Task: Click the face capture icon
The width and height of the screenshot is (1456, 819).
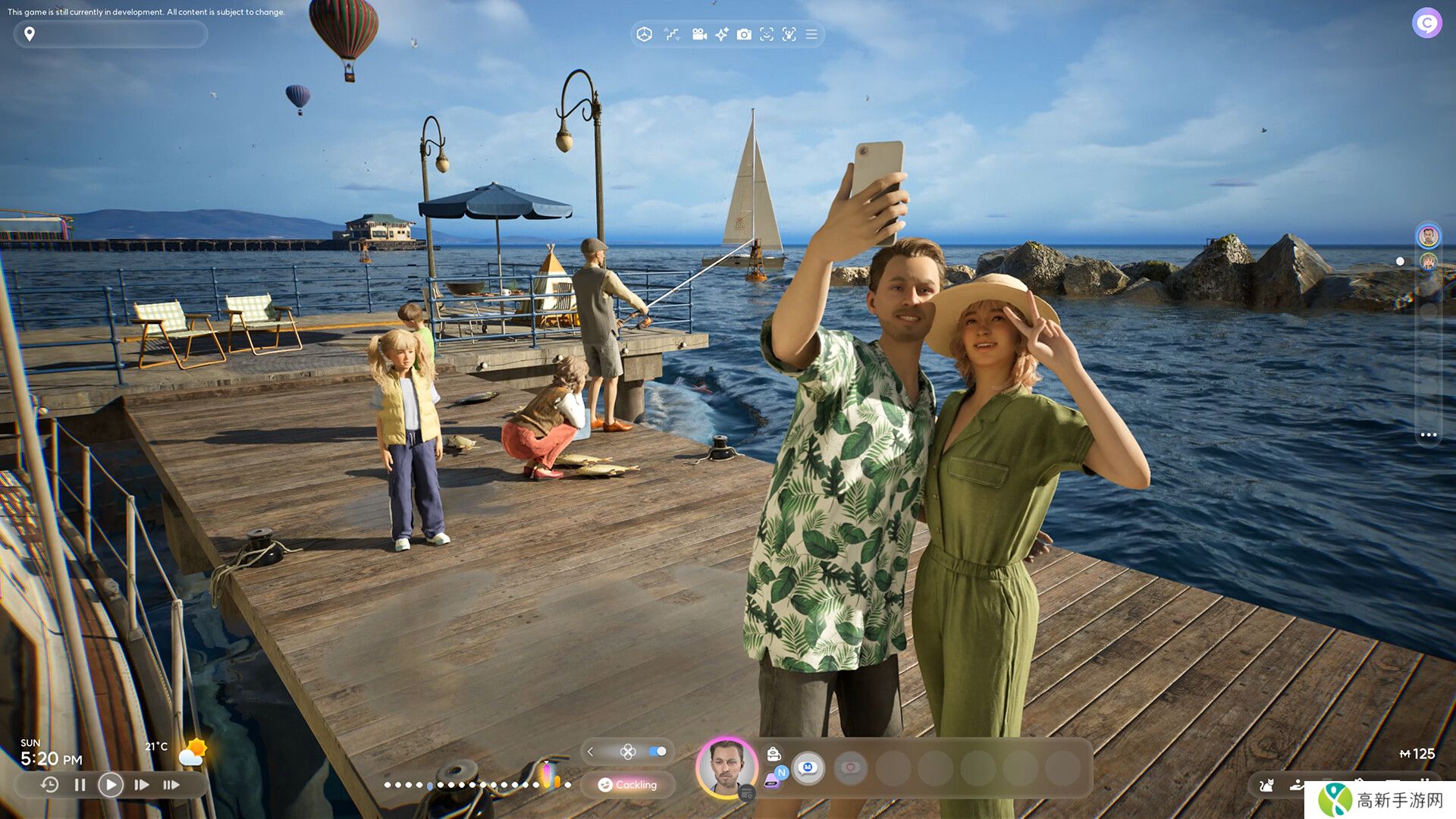Action: point(767,34)
